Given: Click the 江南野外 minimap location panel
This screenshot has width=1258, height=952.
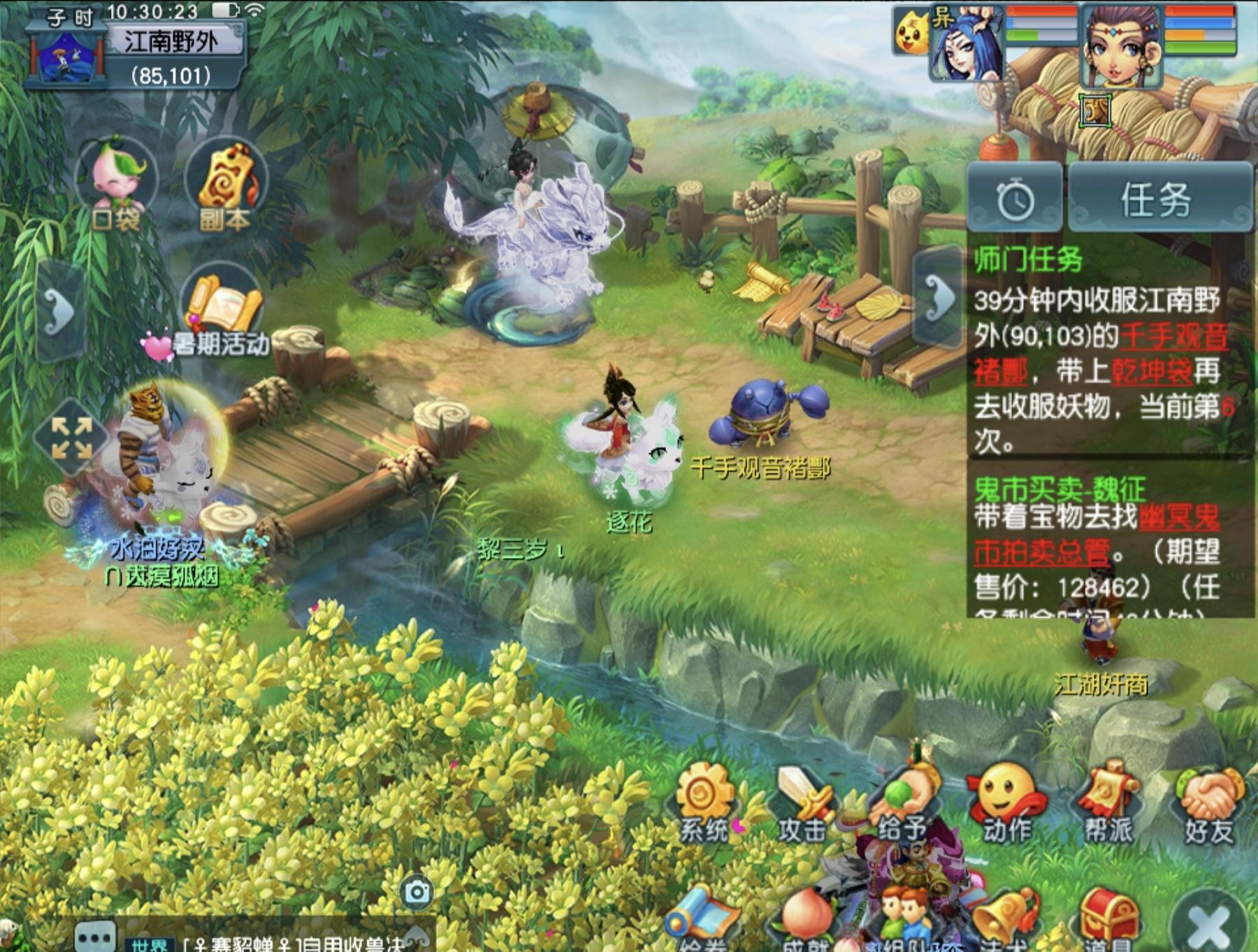Looking at the screenshot, I should point(171,43).
